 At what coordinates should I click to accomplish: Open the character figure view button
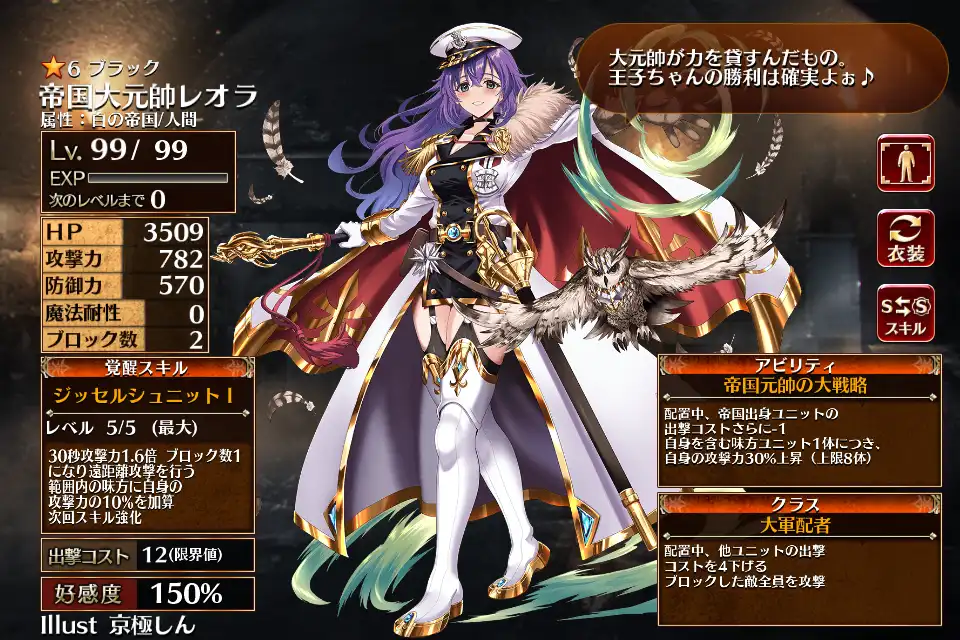click(x=906, y=163)
